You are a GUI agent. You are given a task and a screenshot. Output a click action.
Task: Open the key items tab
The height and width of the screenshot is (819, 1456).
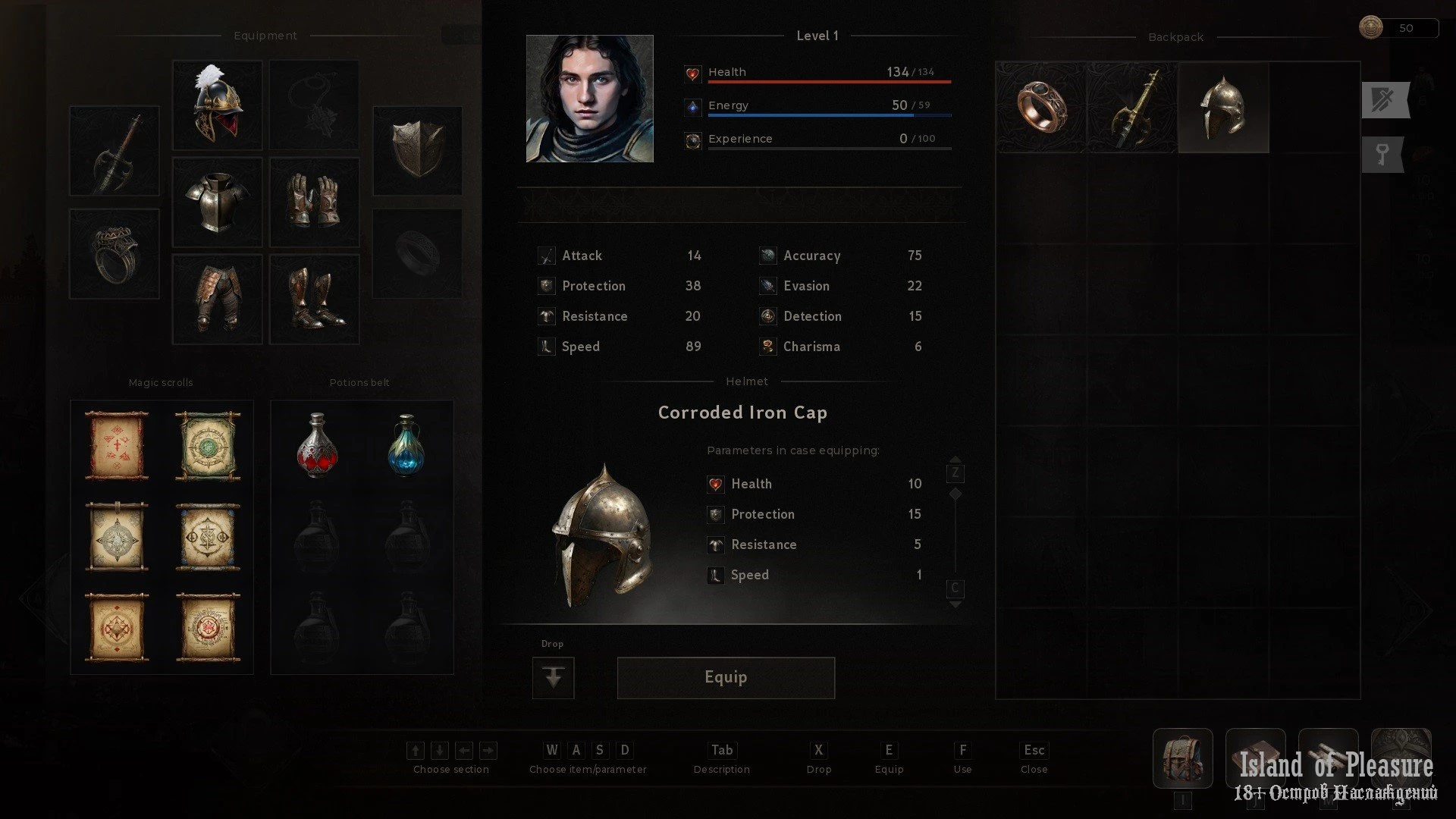1383,155
